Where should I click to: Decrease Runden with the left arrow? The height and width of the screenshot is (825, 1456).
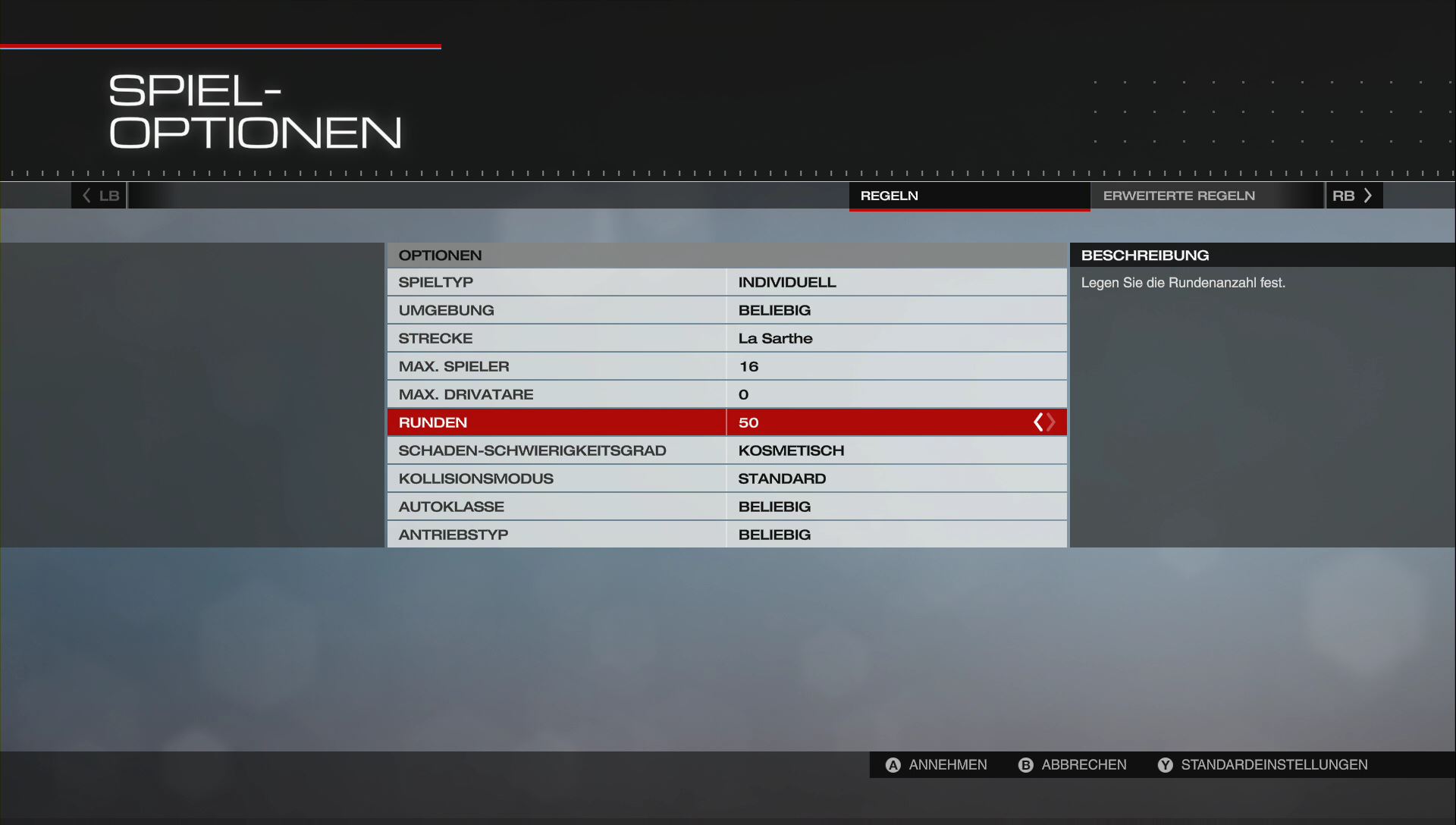point(1037,422)
